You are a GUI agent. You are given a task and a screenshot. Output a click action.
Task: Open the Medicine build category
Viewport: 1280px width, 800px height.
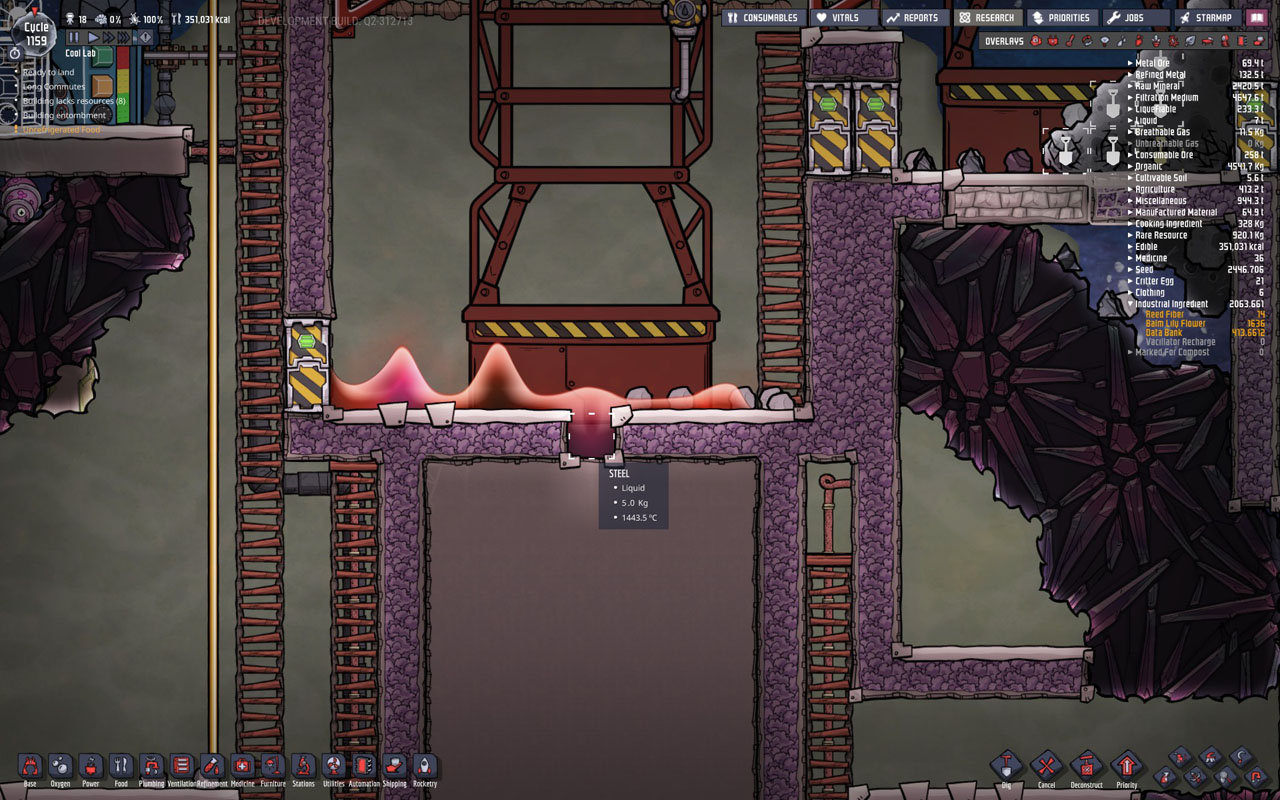click(240, 768)
